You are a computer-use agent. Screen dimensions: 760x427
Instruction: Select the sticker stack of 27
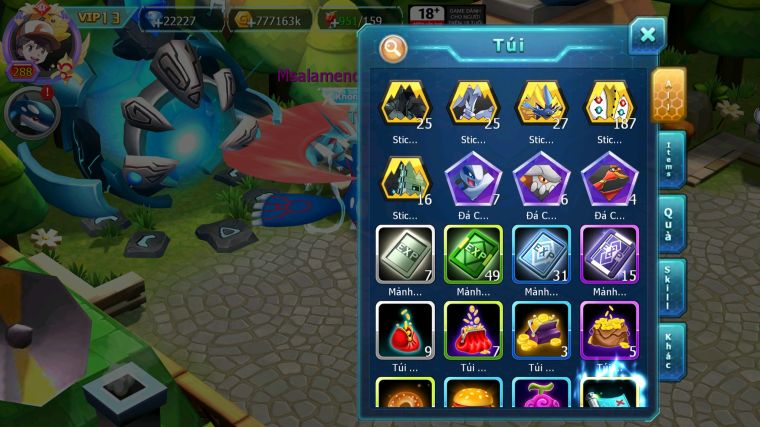tap(541, 103)
